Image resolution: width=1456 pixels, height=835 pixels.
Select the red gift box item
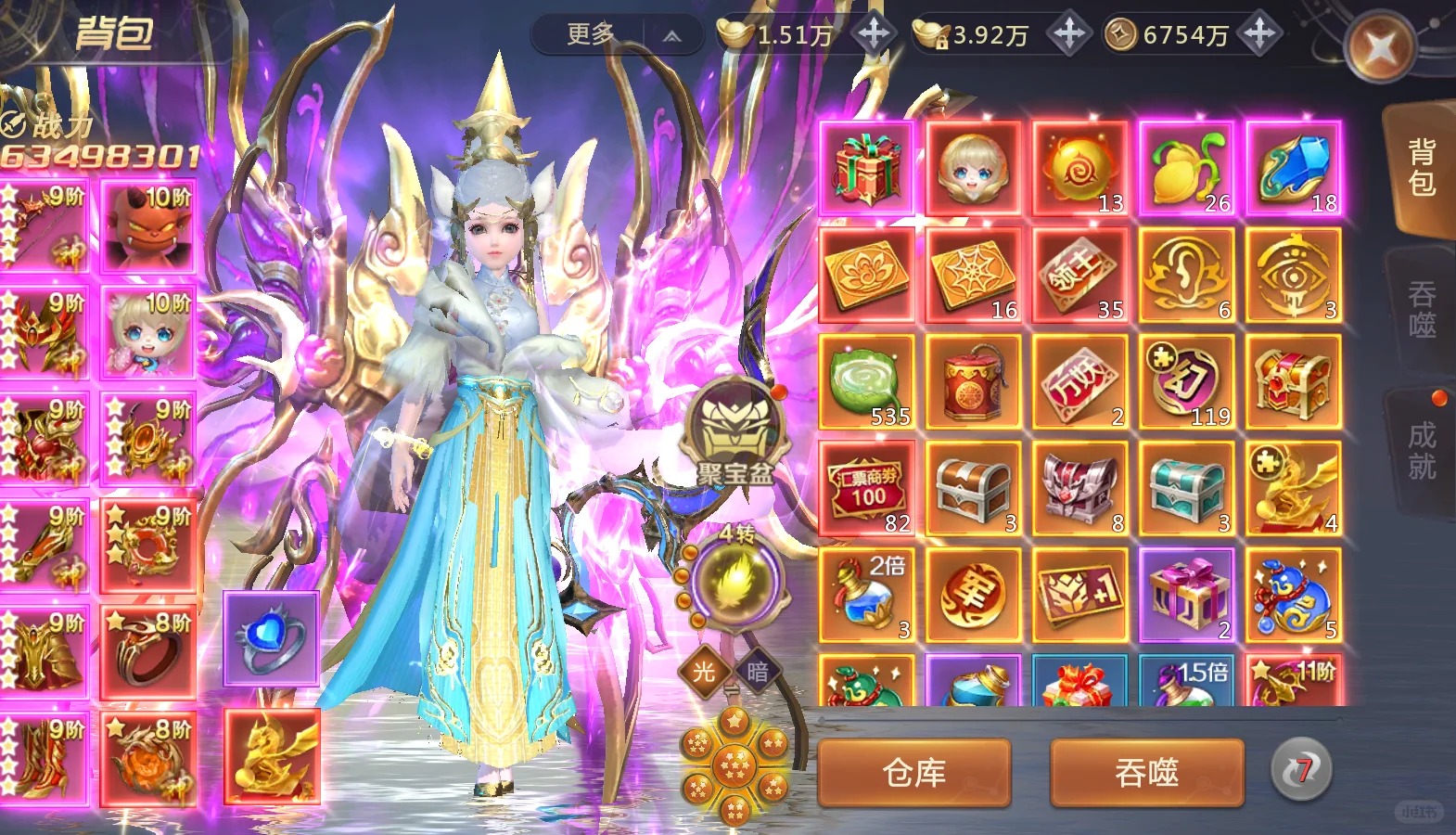866,168
